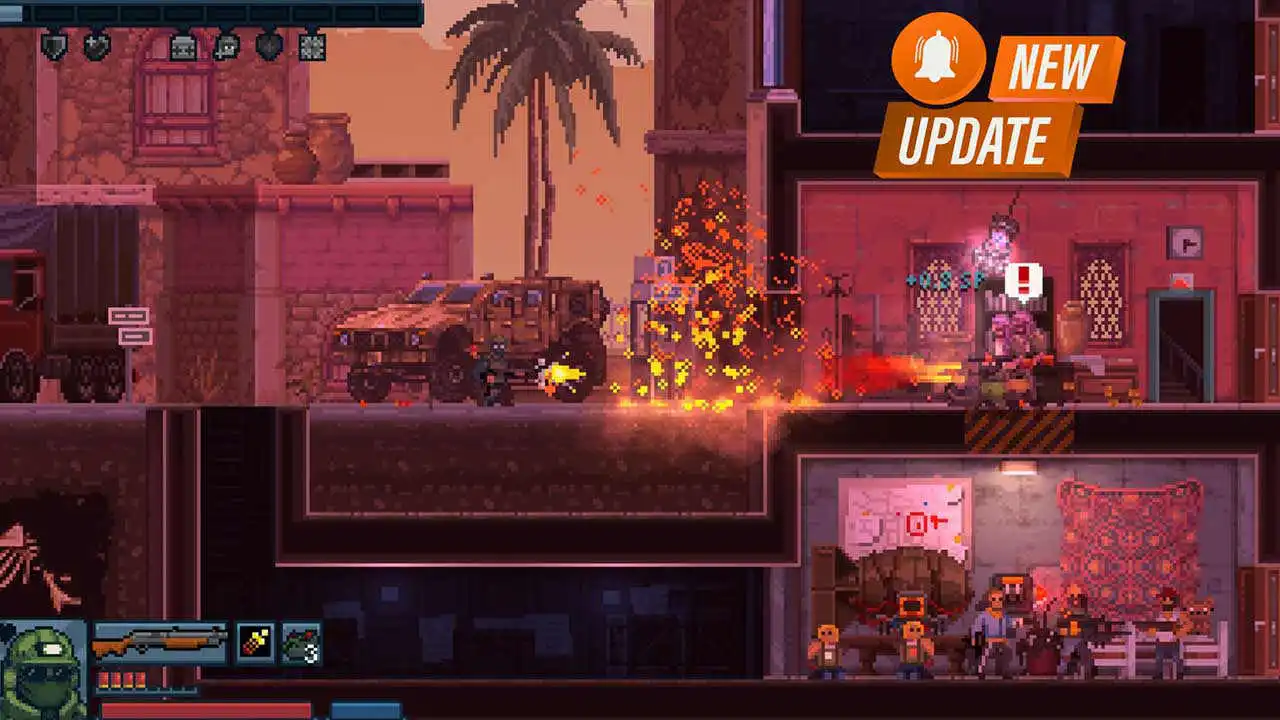Select the shotgun weapon slot
Viewport: 1280px width, 720px height.
(161, 642)
